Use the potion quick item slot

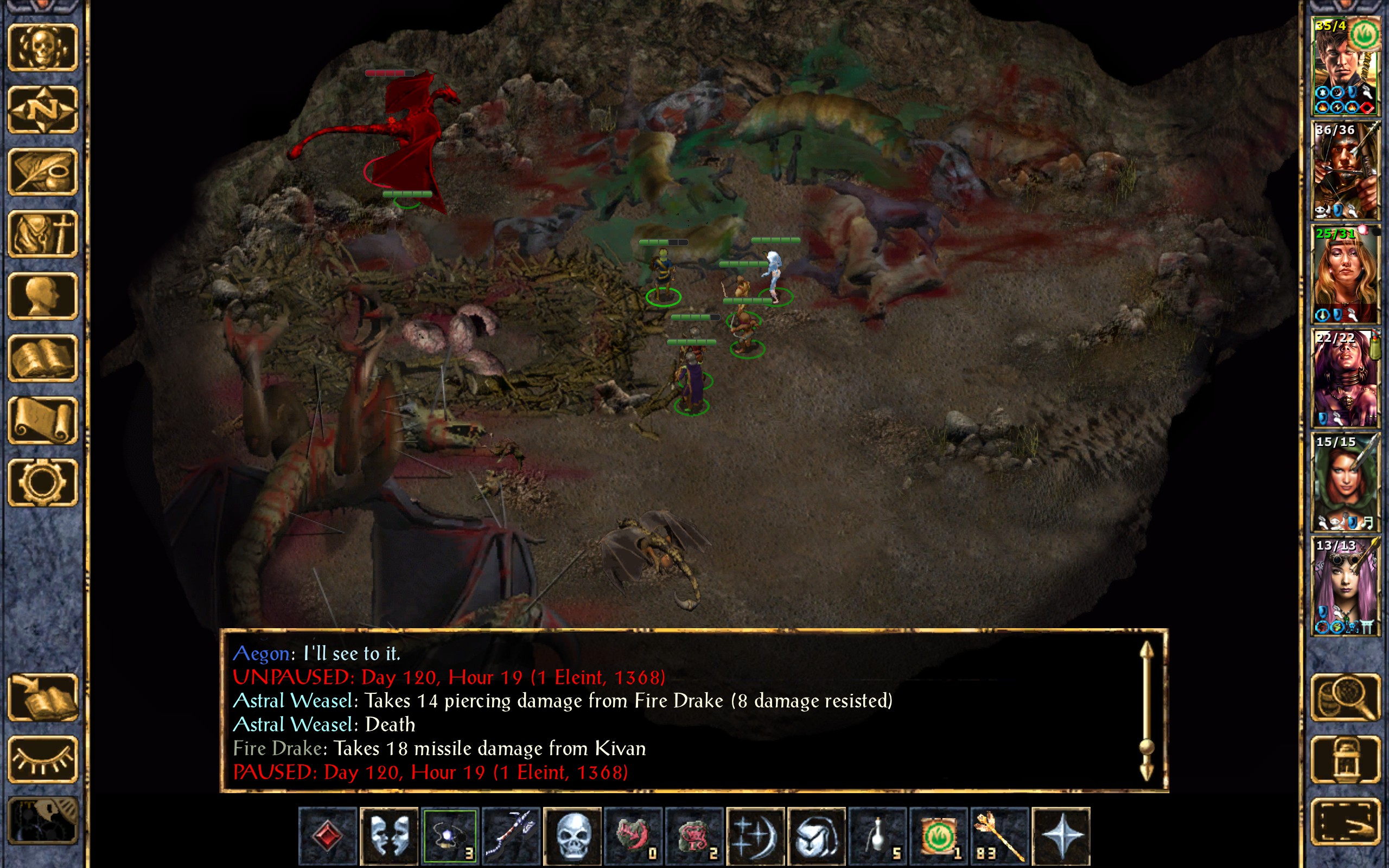pyautogui.click(x=877, y=835)
